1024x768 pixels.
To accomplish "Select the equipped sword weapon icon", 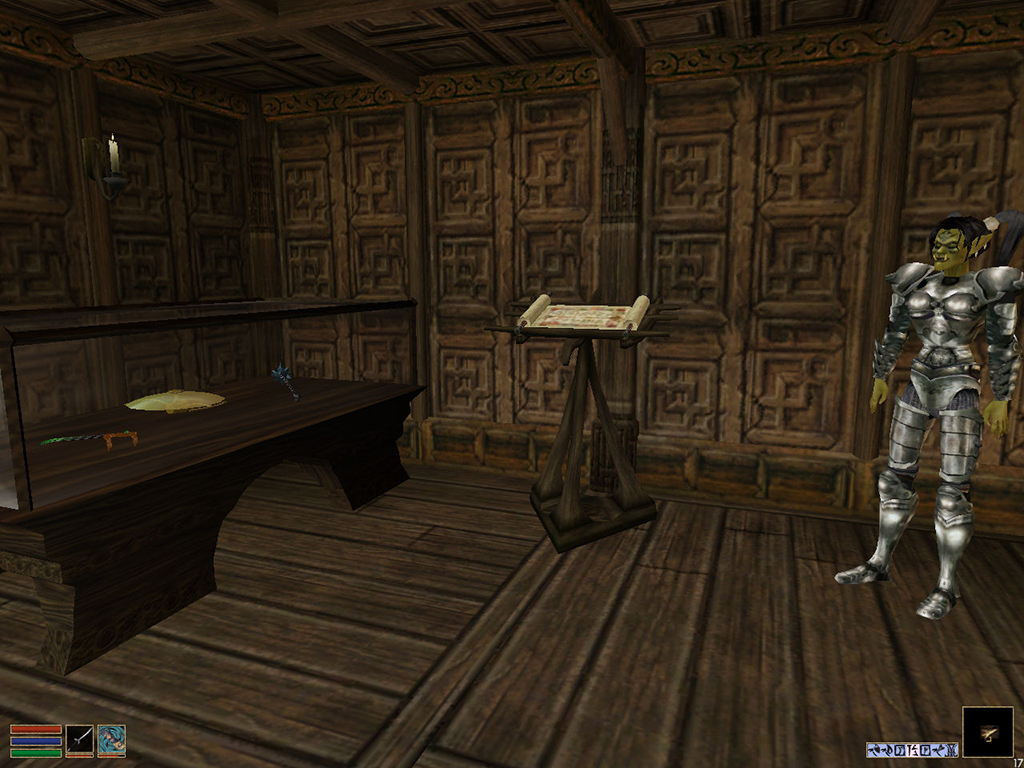I will pos(80,740).
